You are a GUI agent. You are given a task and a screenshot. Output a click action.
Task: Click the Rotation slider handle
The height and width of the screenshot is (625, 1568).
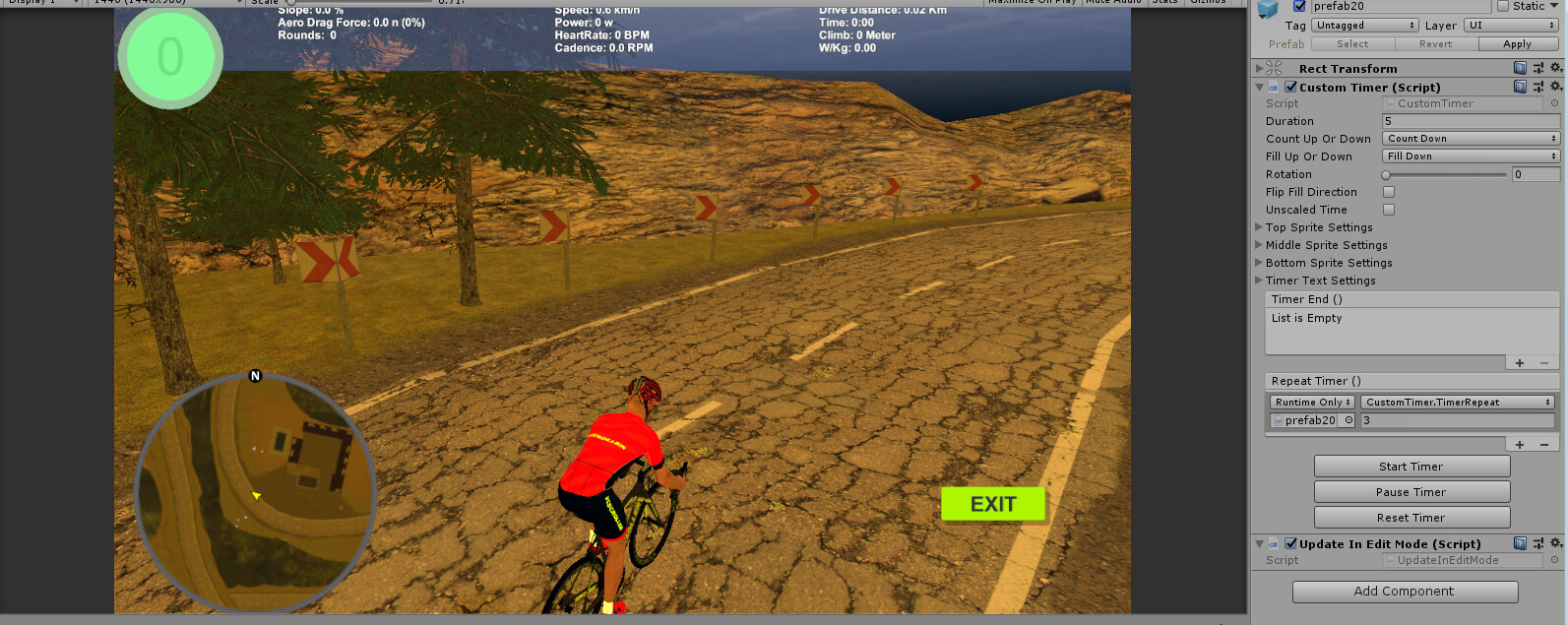tap(1386, 174)
